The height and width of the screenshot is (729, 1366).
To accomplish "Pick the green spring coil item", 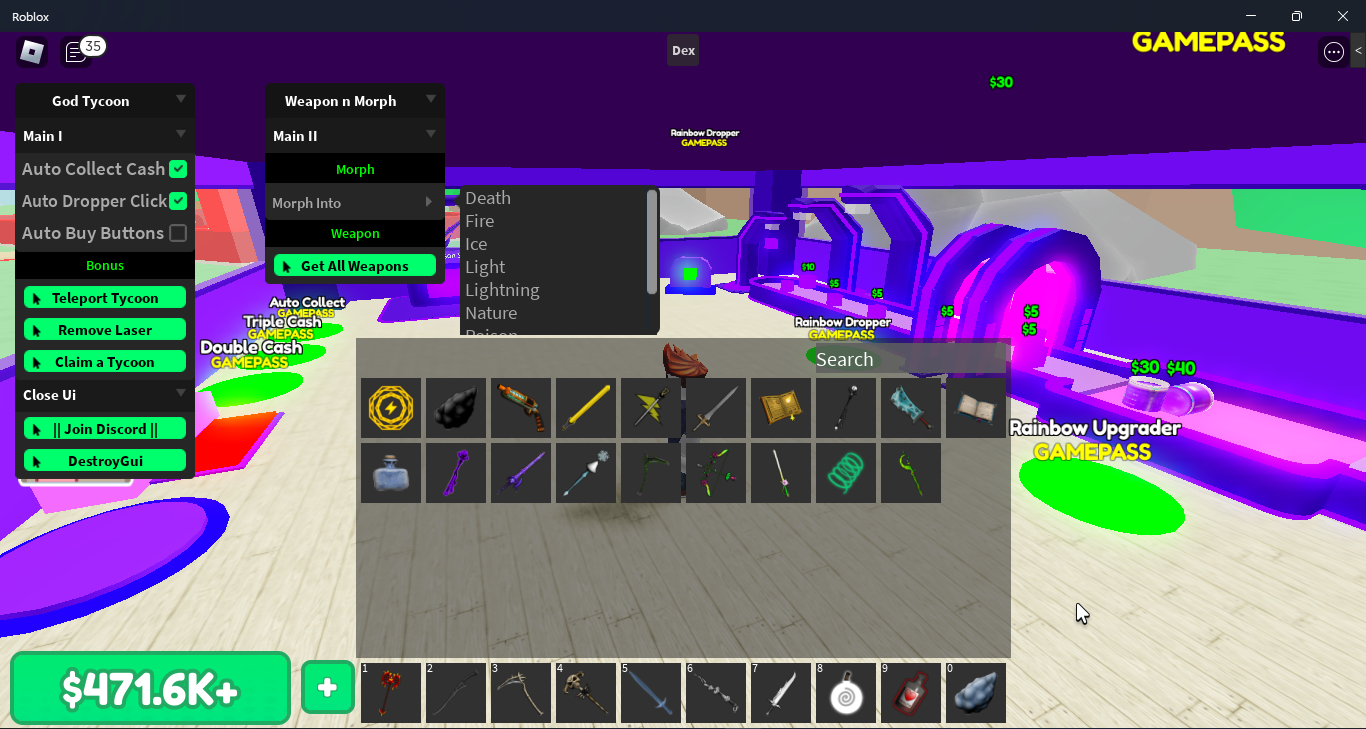I will [846, 472].
